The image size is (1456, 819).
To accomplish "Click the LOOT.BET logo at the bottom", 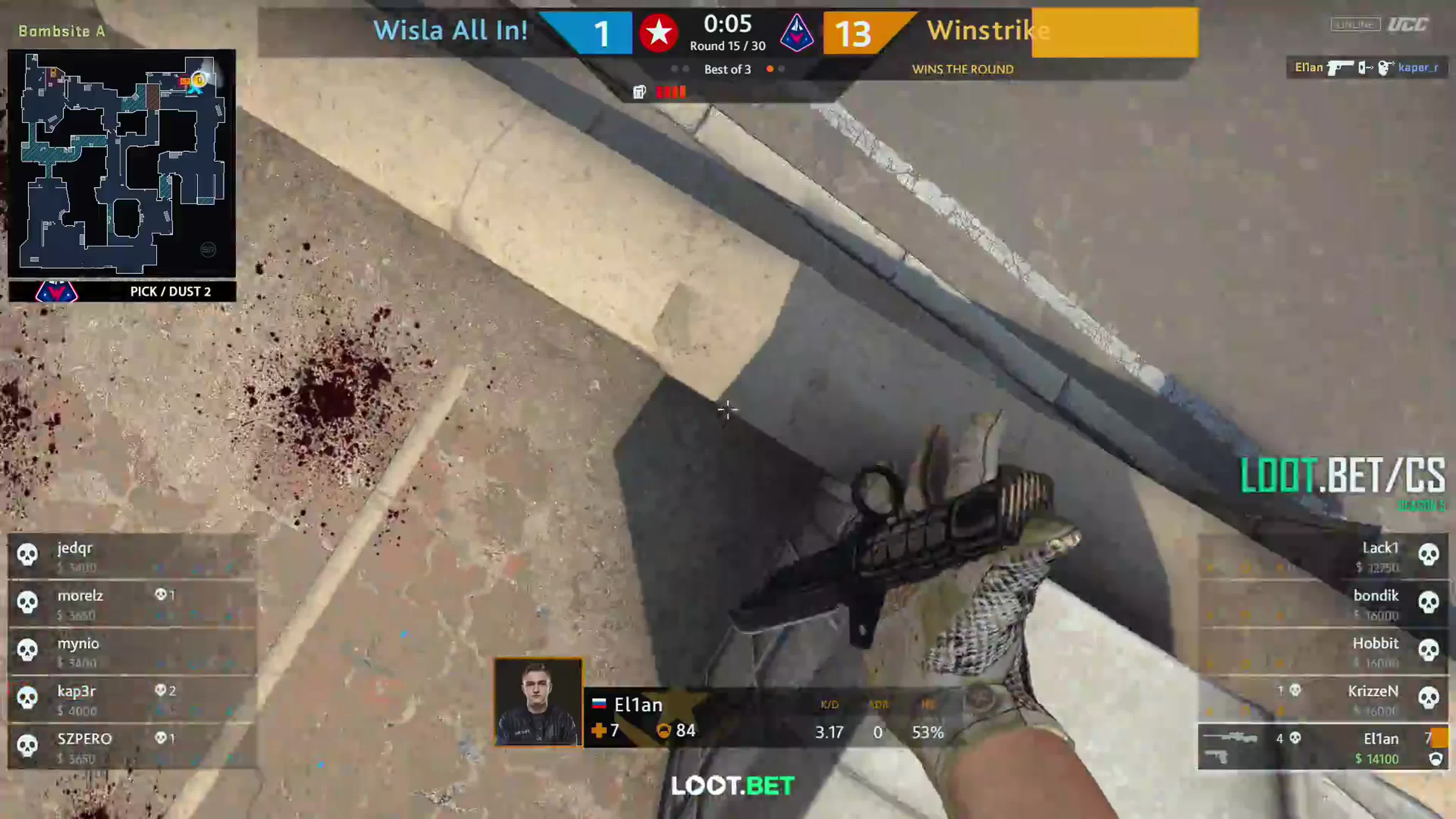I will point(731,786).
